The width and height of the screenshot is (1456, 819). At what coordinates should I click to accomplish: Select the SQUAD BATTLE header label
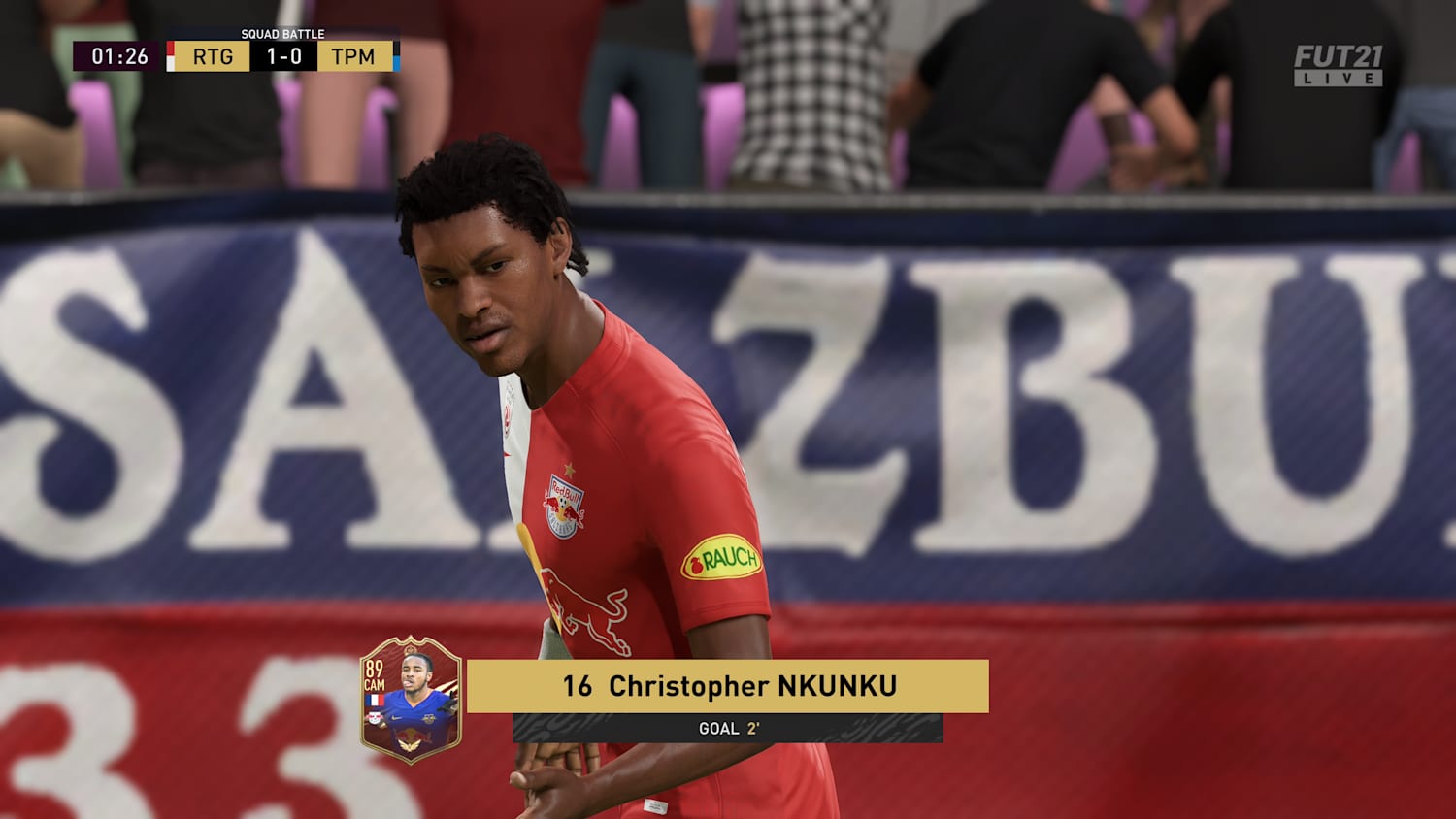(283, 34)
